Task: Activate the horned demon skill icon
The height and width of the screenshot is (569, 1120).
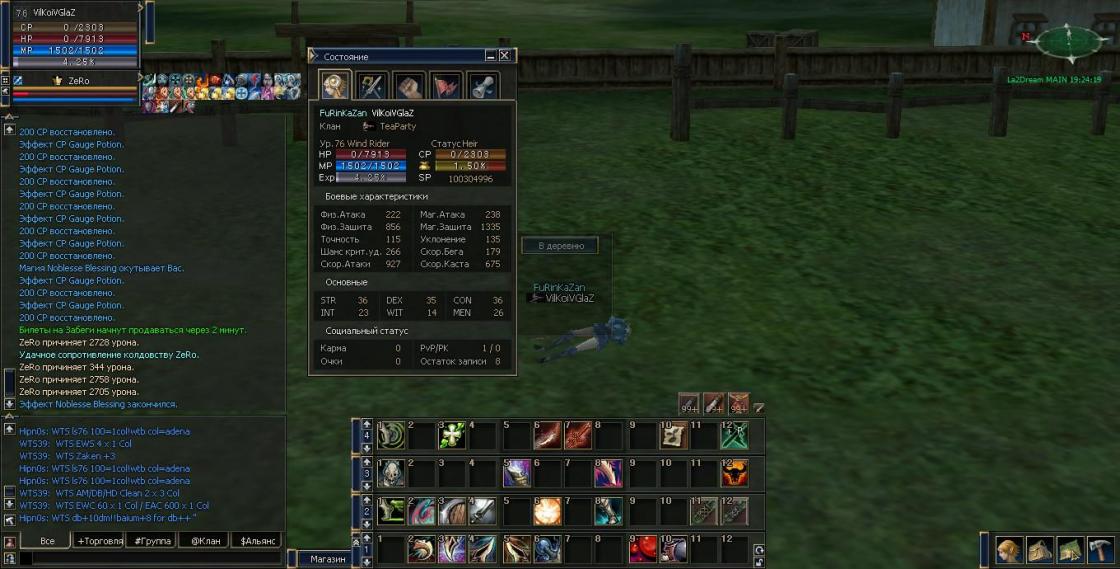Action: tap(734, 473)
